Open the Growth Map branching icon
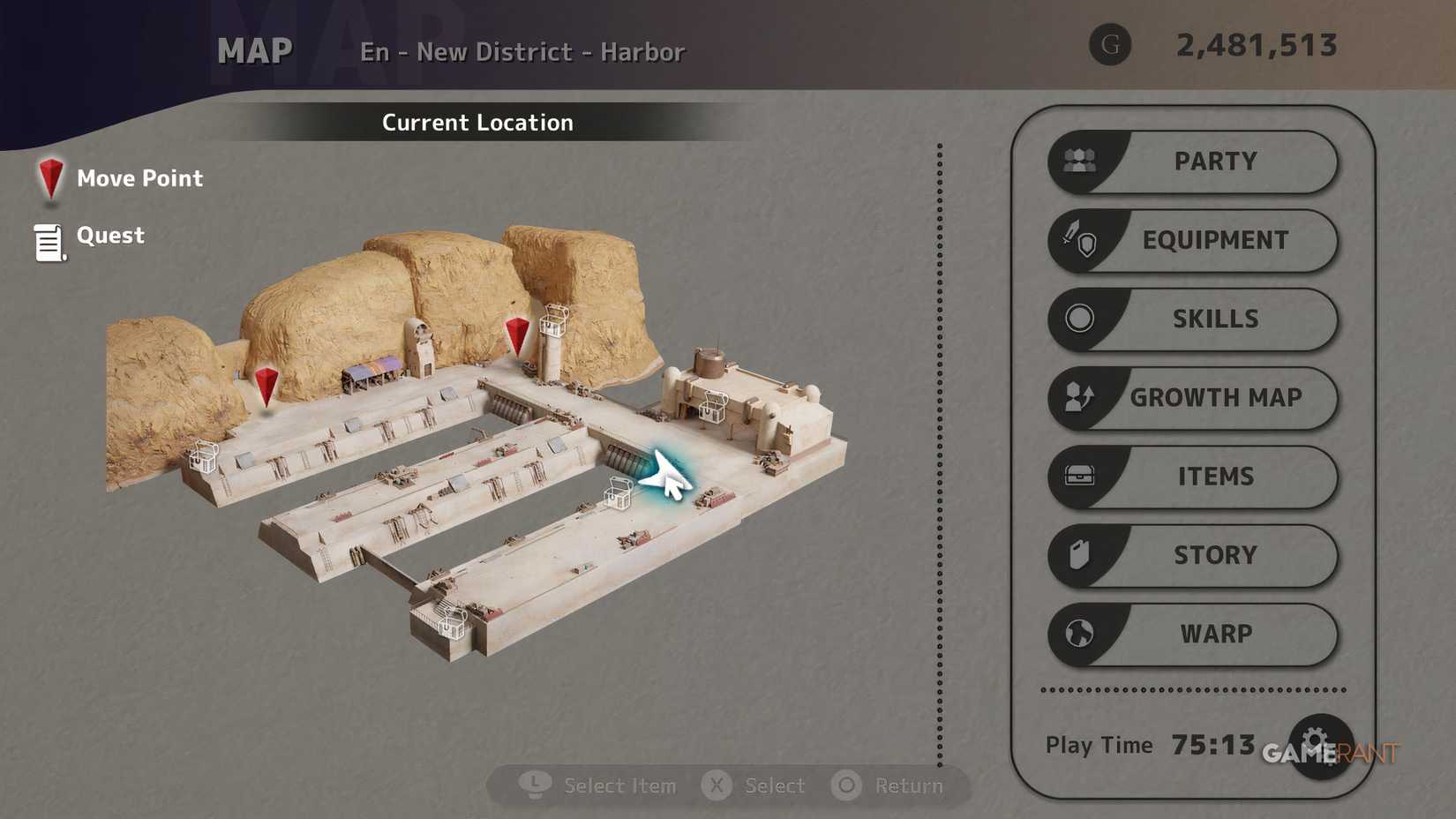The height and width of the screenshot is (819, 1456). tap(1078, 398)
